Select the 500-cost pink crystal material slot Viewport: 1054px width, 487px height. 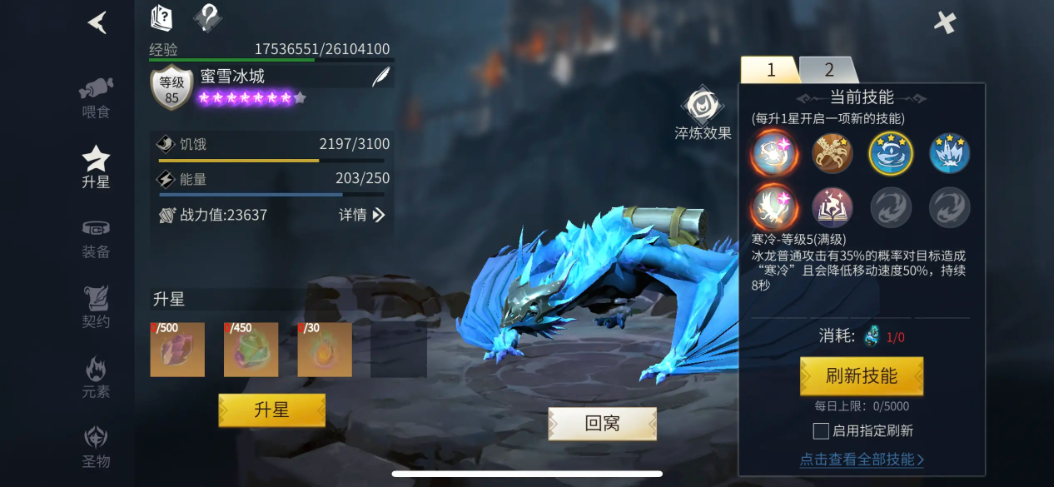pyautogui.click(x=177, y=349)
